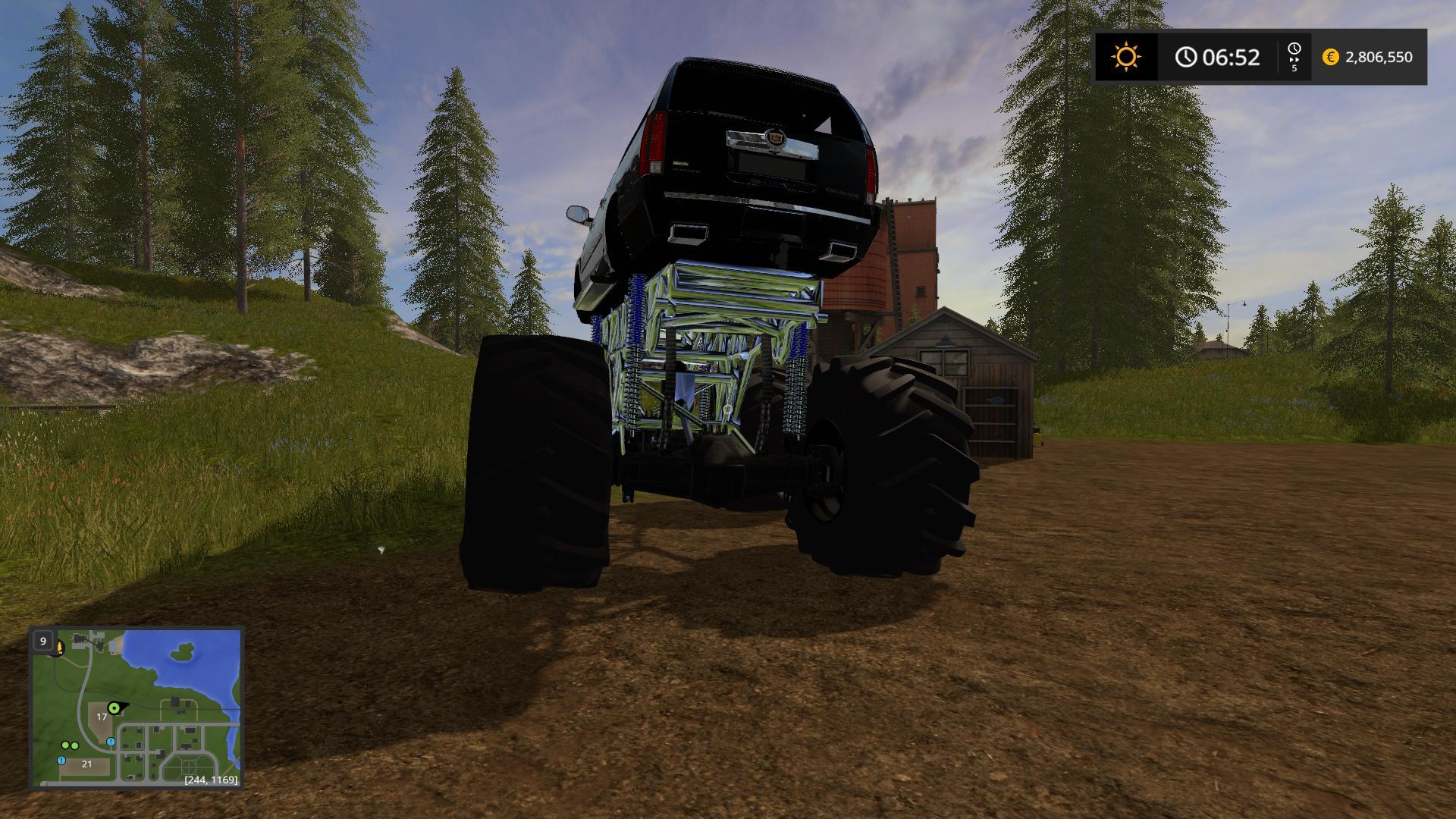Open the minimap
The image size is (1456, 819).
[136, 708]
